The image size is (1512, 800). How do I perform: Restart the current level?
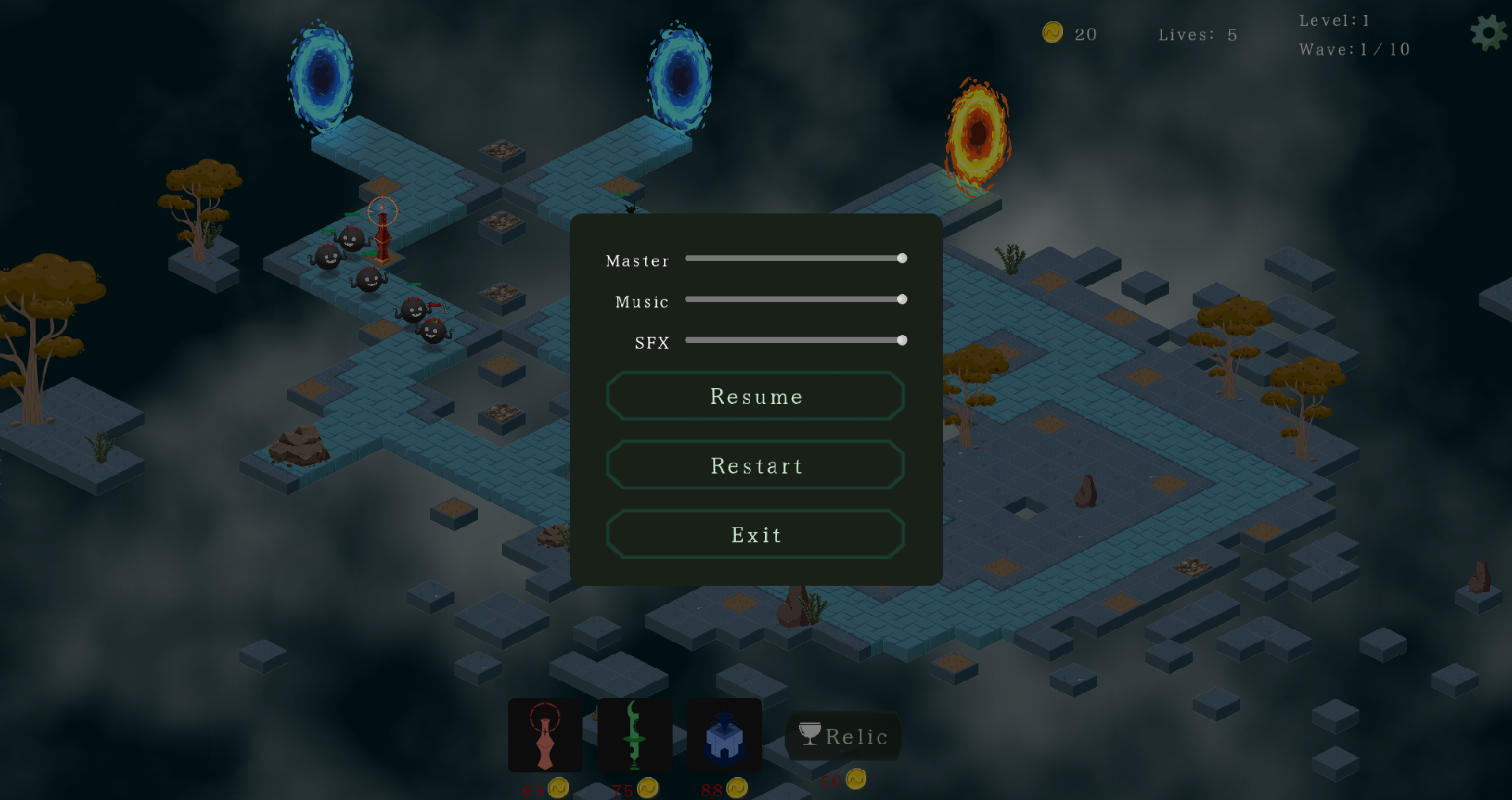pos(756,466)
